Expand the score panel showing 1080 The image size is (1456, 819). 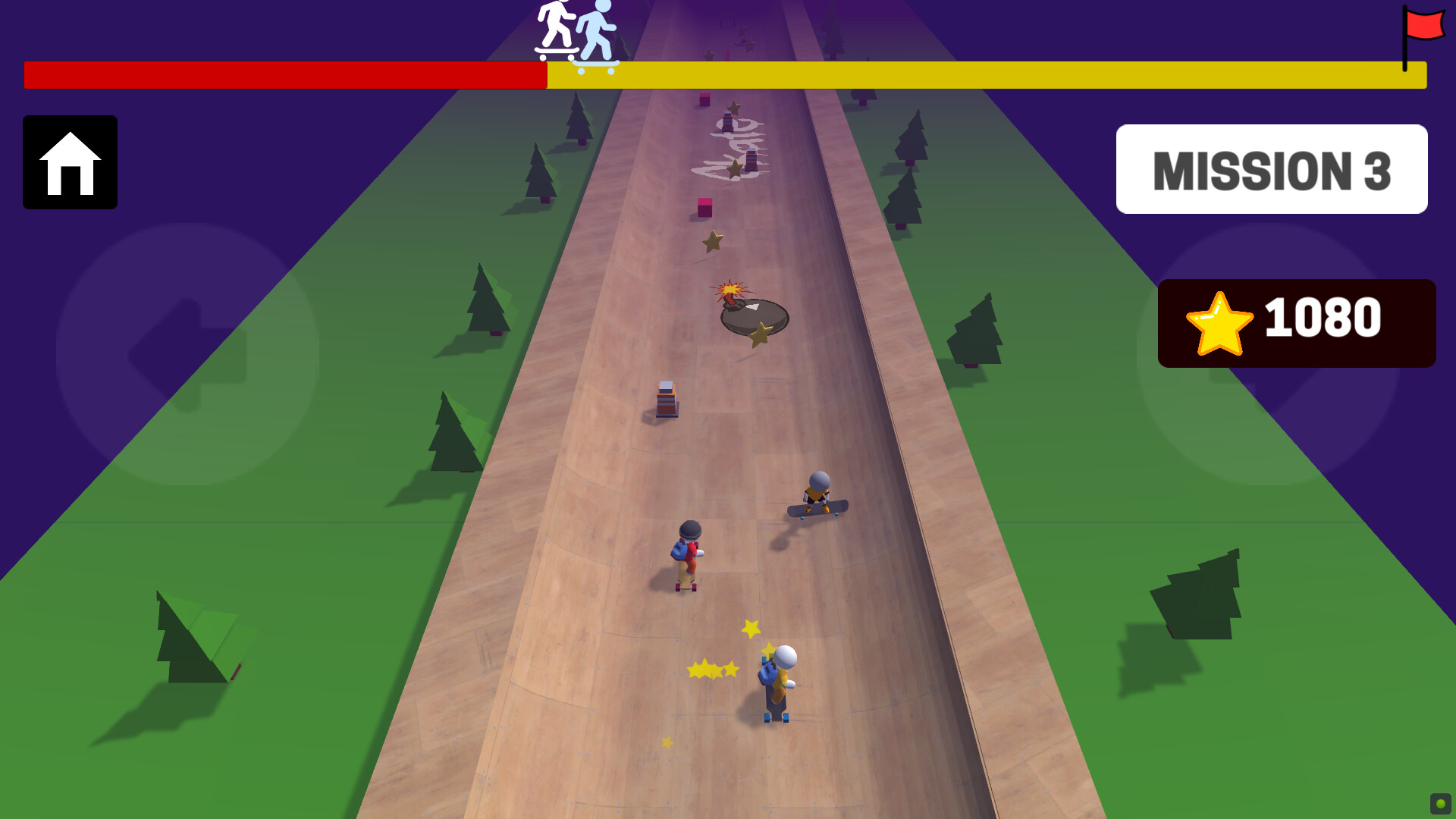coord(1297,322)
